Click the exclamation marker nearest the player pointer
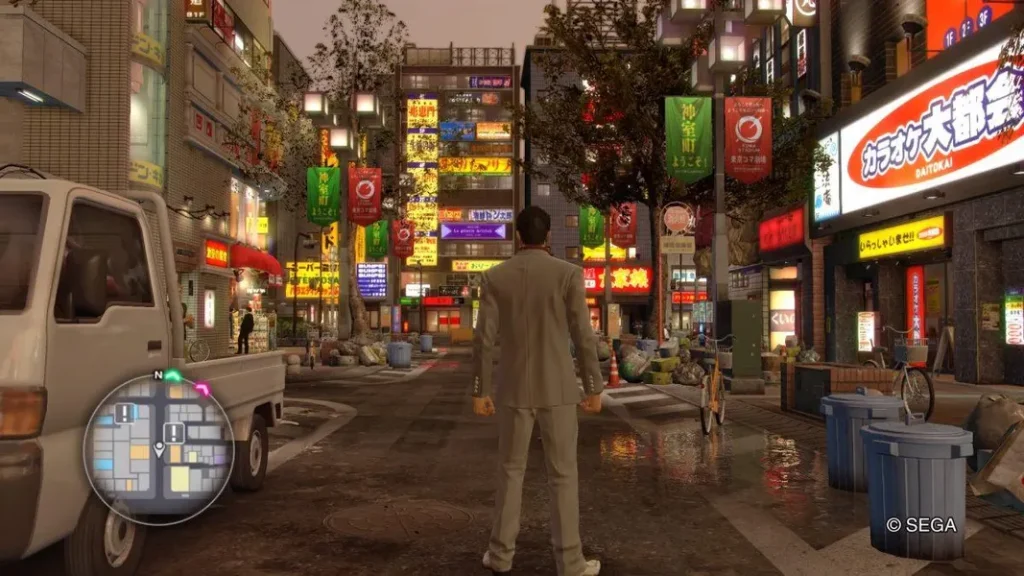The width and height of the screenshot is (1024, 576). pos(174,433)
